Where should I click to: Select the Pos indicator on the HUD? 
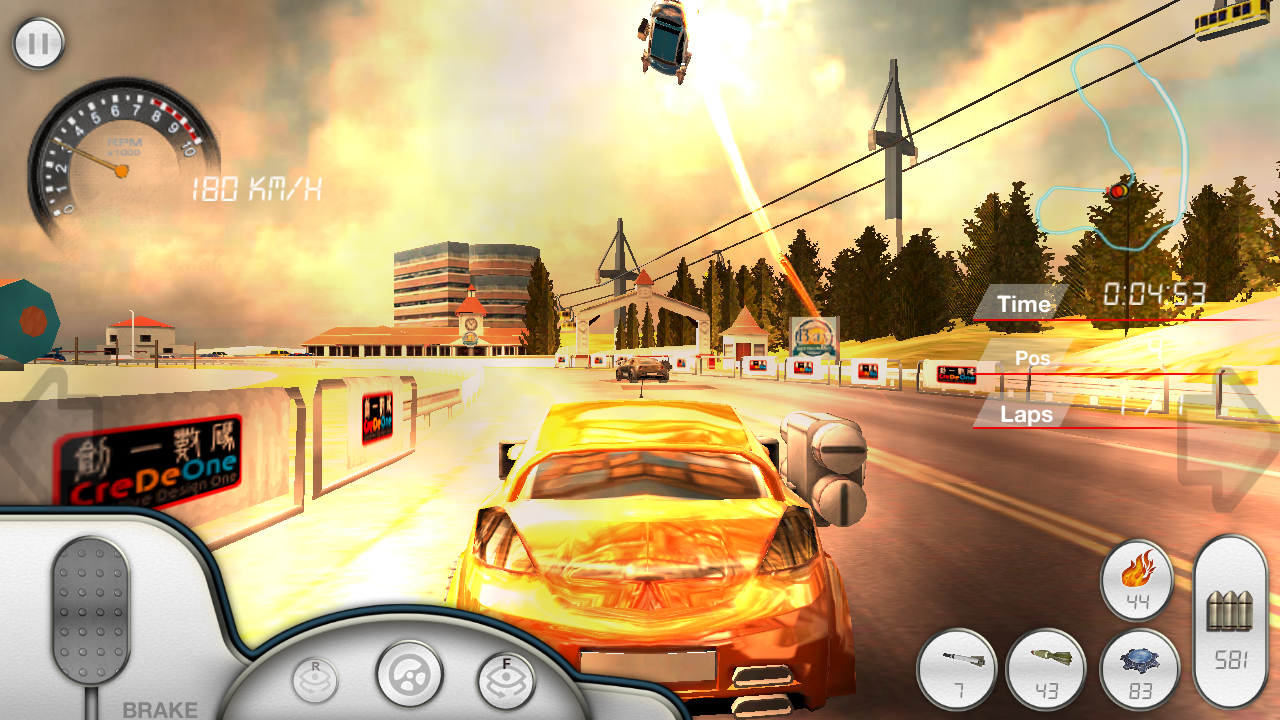[1033, 358]
